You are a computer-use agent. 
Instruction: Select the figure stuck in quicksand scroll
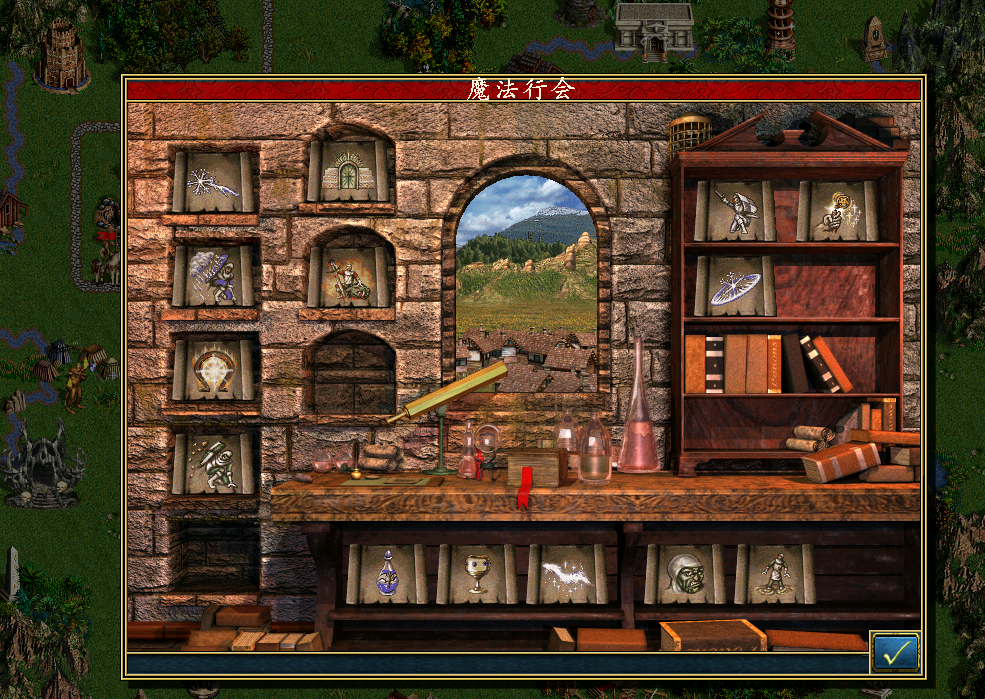[x=775, y=574]
